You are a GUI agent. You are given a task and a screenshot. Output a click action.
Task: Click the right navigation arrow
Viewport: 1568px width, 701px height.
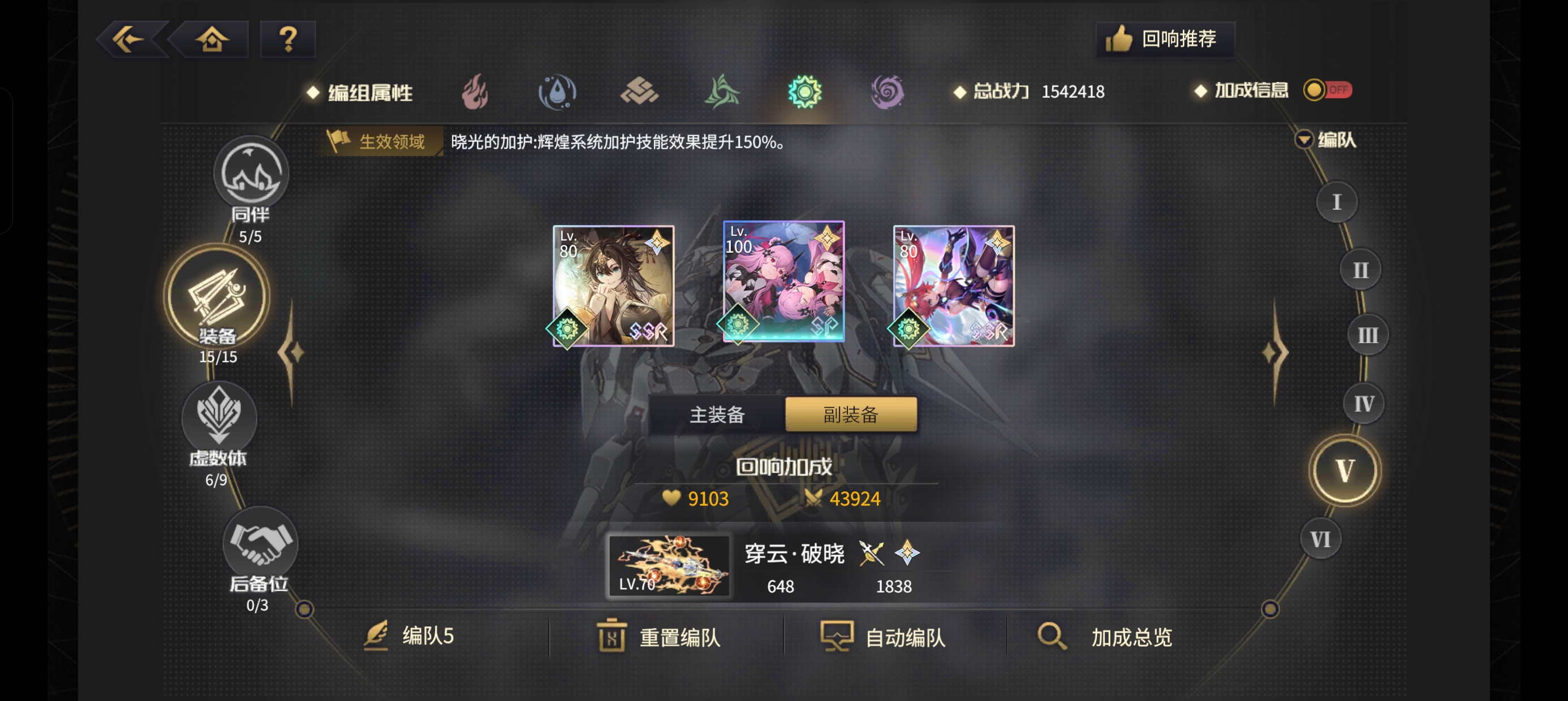(1275, 352)
